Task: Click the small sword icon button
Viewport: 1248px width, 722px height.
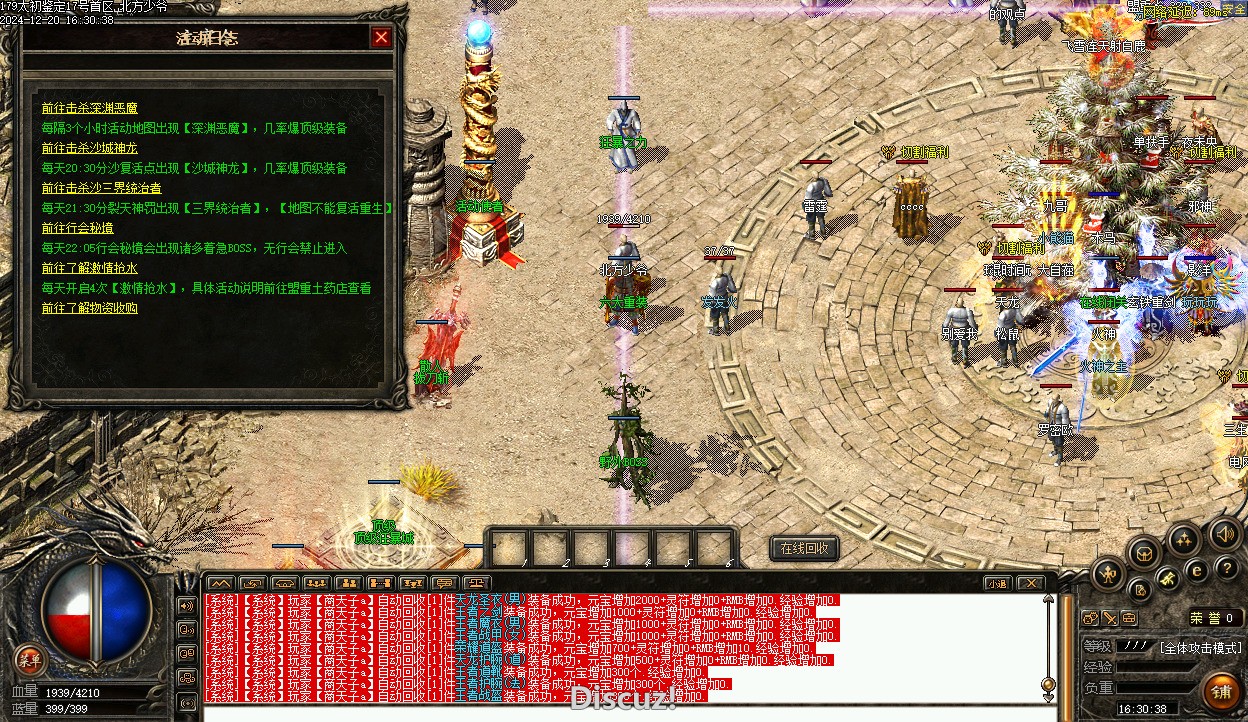Action: pyautogui.click(x=1109, y=618)
